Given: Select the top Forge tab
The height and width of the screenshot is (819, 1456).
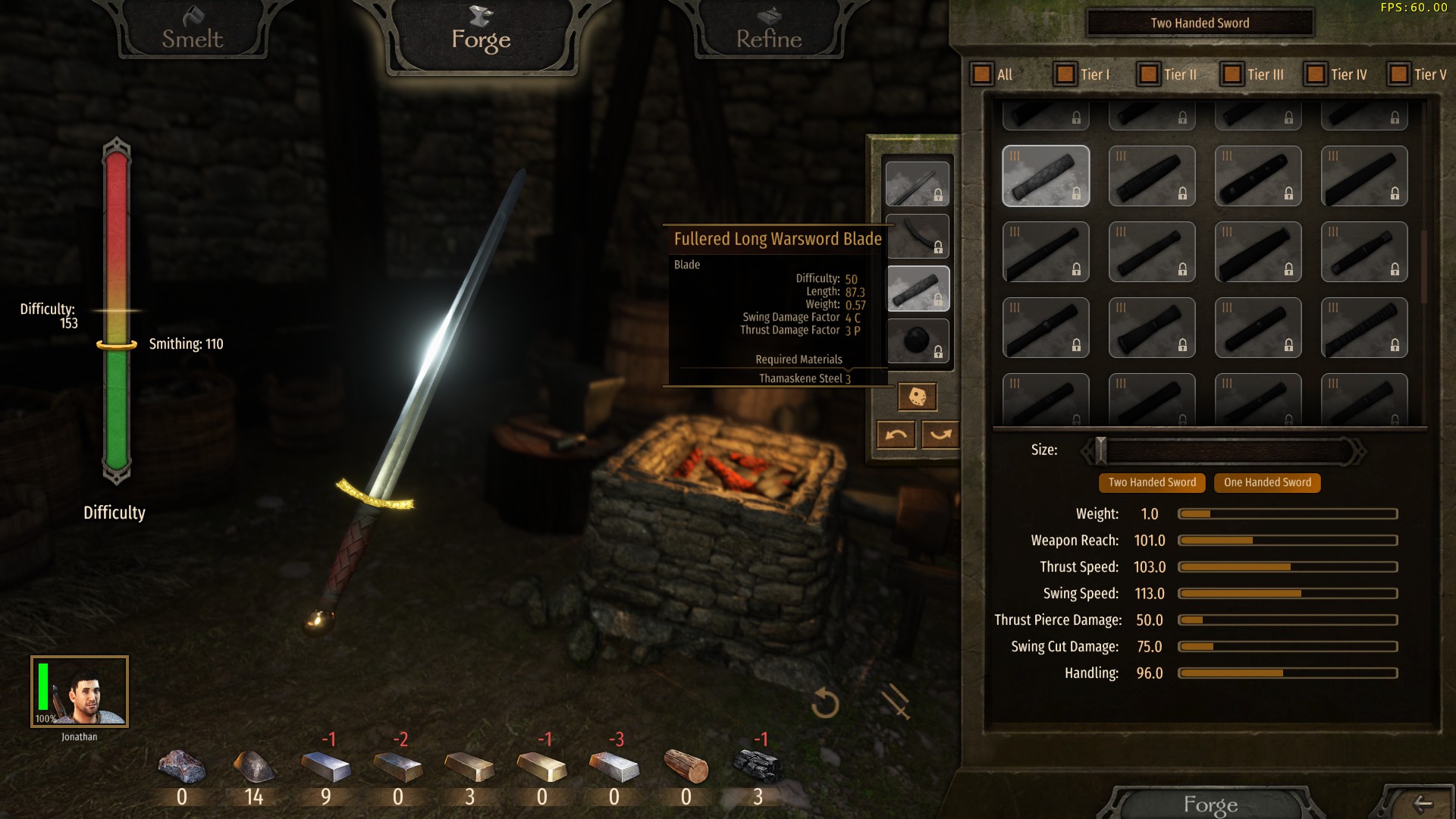Looking at the screenshot, I should pos(481,36).
